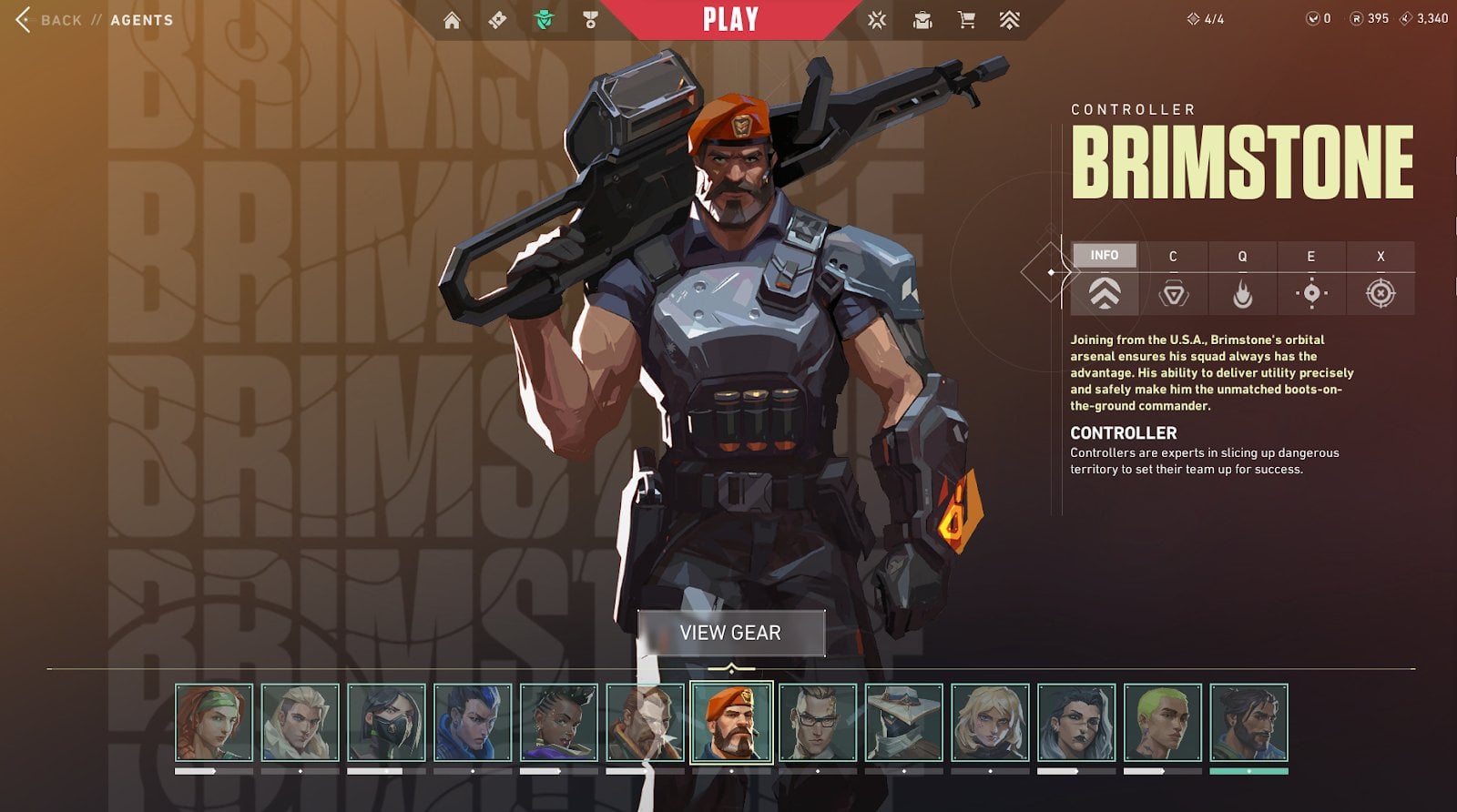Open the medal icon in the top navigation

(x=590, y=20)
